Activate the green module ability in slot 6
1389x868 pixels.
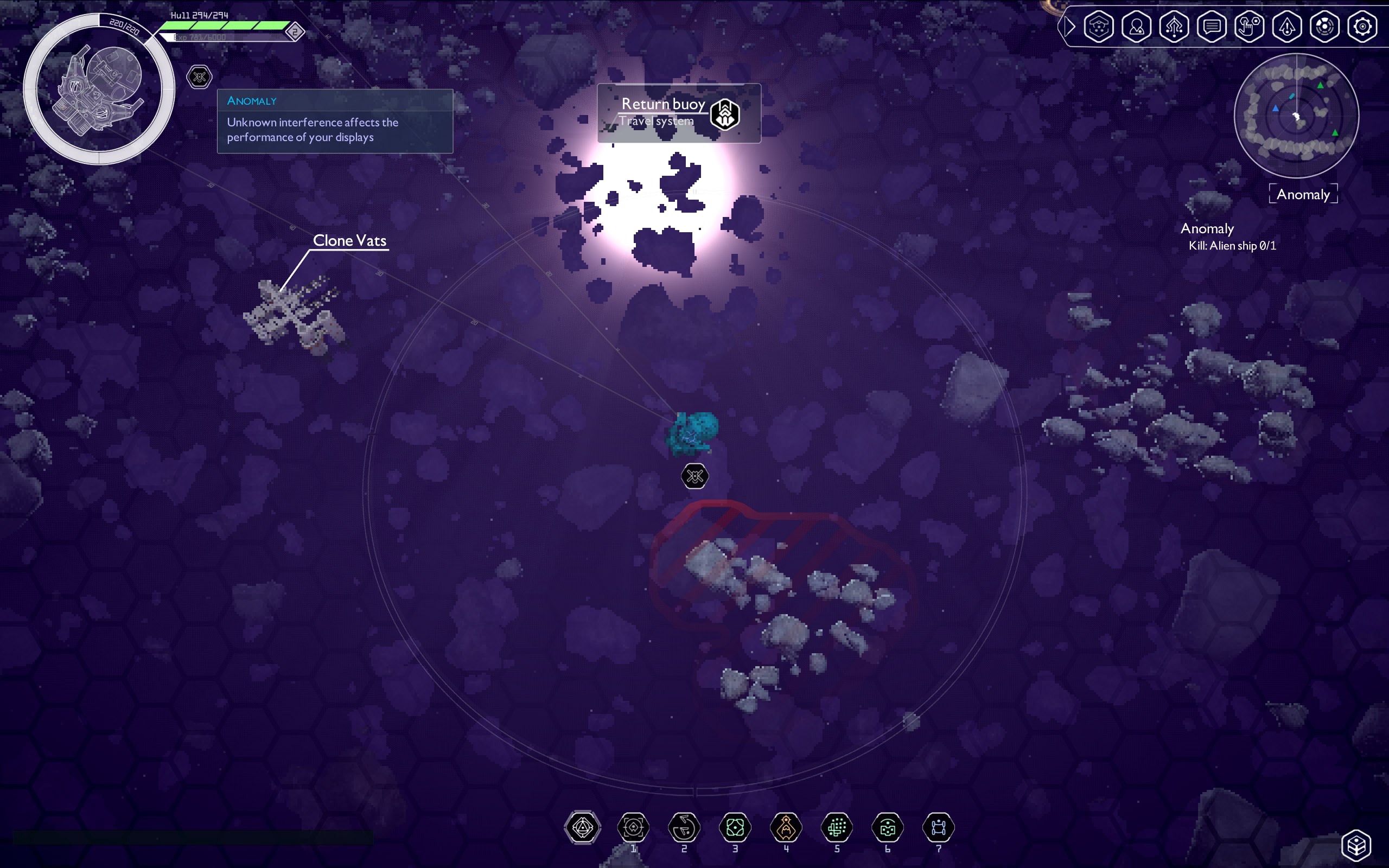click(887, 827)
